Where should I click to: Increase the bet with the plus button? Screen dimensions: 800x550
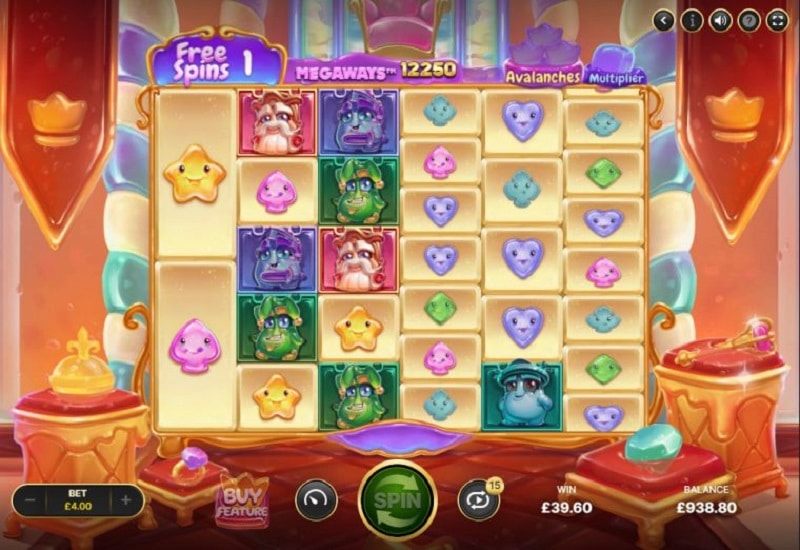pyautogui.click(x=126, y=500)
